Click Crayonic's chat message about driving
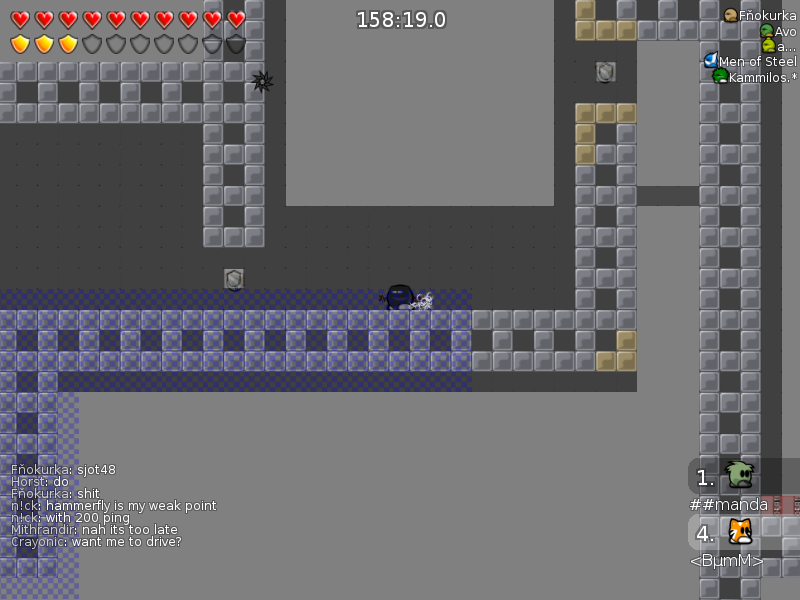This screenshot has width=800, height=600. click(x=96, y=542)
